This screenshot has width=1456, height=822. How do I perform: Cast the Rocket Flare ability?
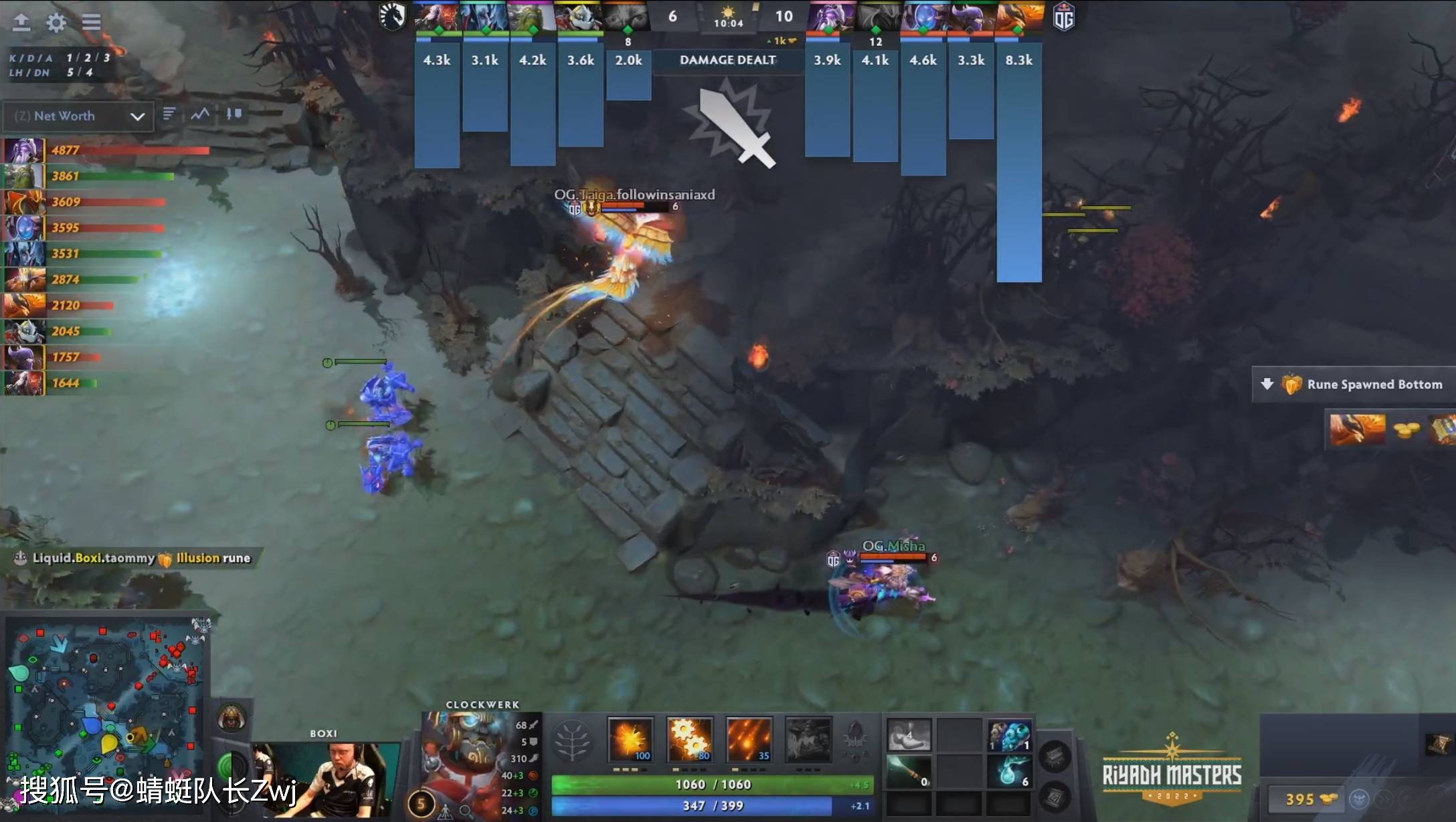coord(747,739)
